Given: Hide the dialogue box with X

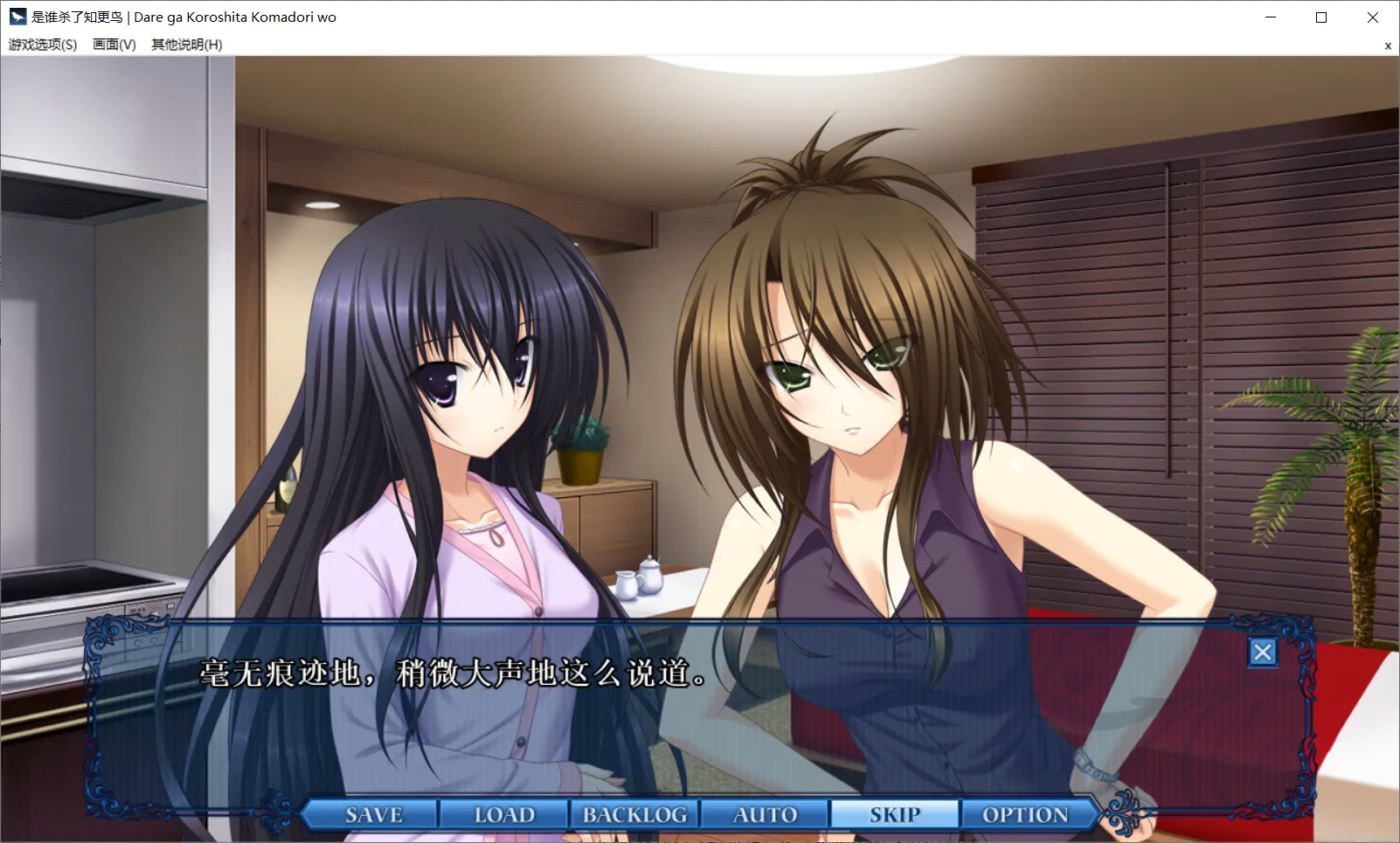Looking at the screenshot, I should point(1262,652).
